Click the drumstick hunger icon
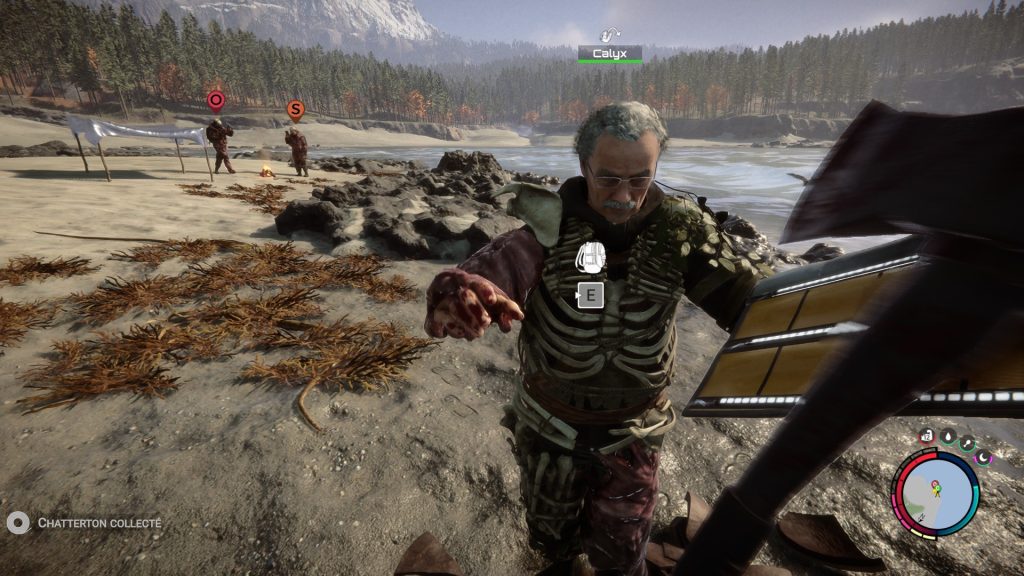This screenshot has width=1024, height=576. 966,442
